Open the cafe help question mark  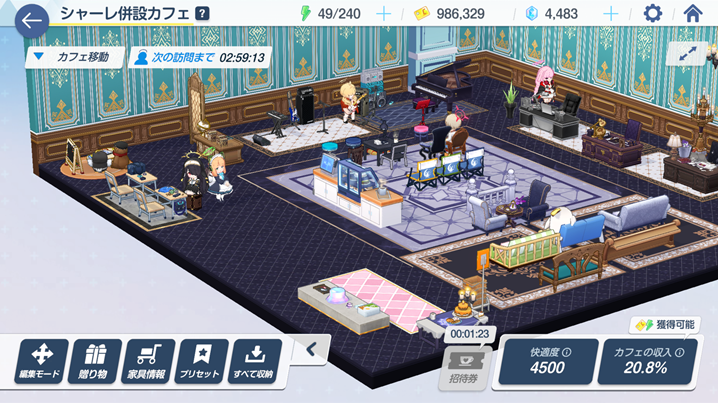(x=203, y=14)
